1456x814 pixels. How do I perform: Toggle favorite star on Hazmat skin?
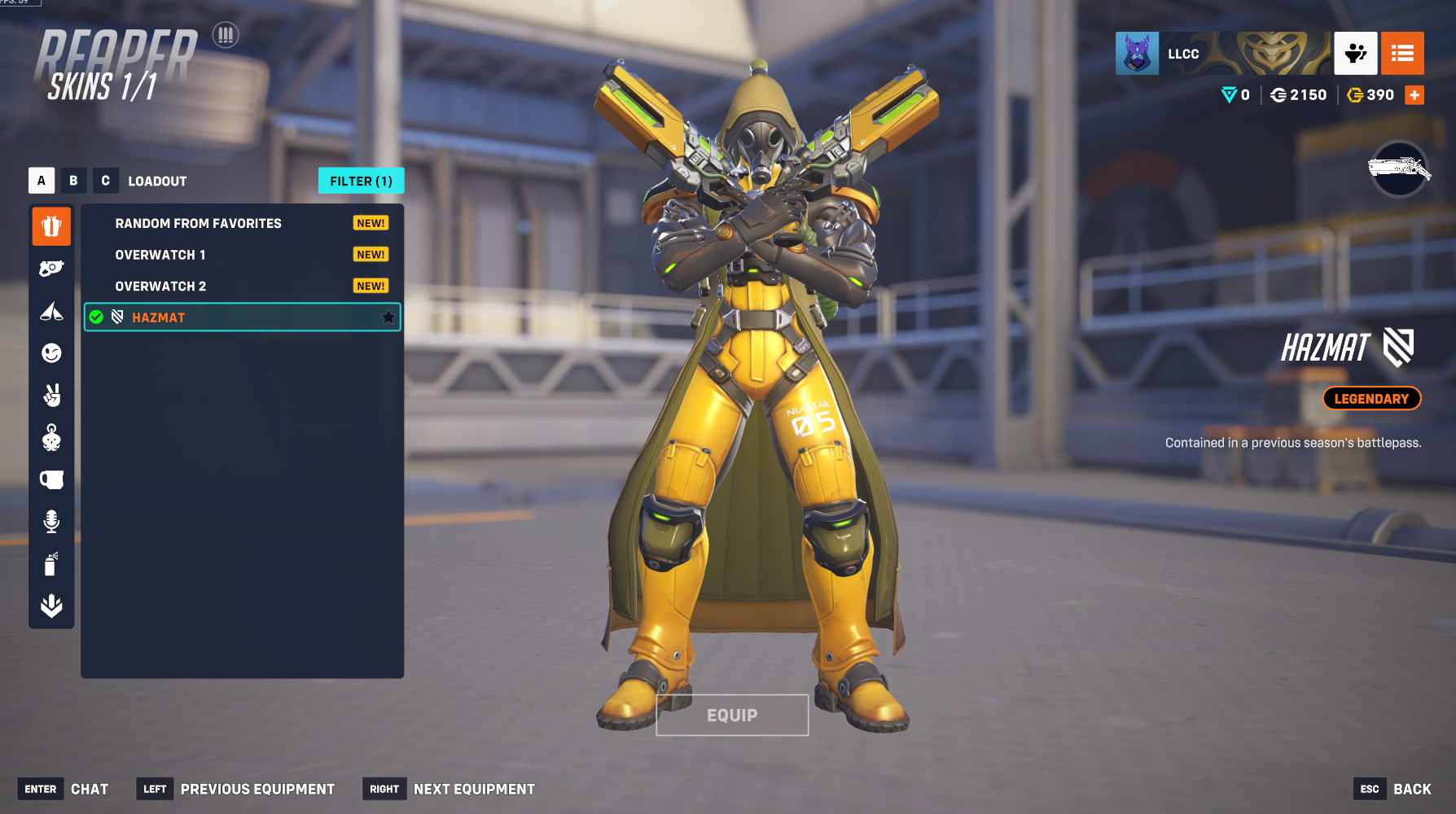pyautogui.click(x=388, y=317)
